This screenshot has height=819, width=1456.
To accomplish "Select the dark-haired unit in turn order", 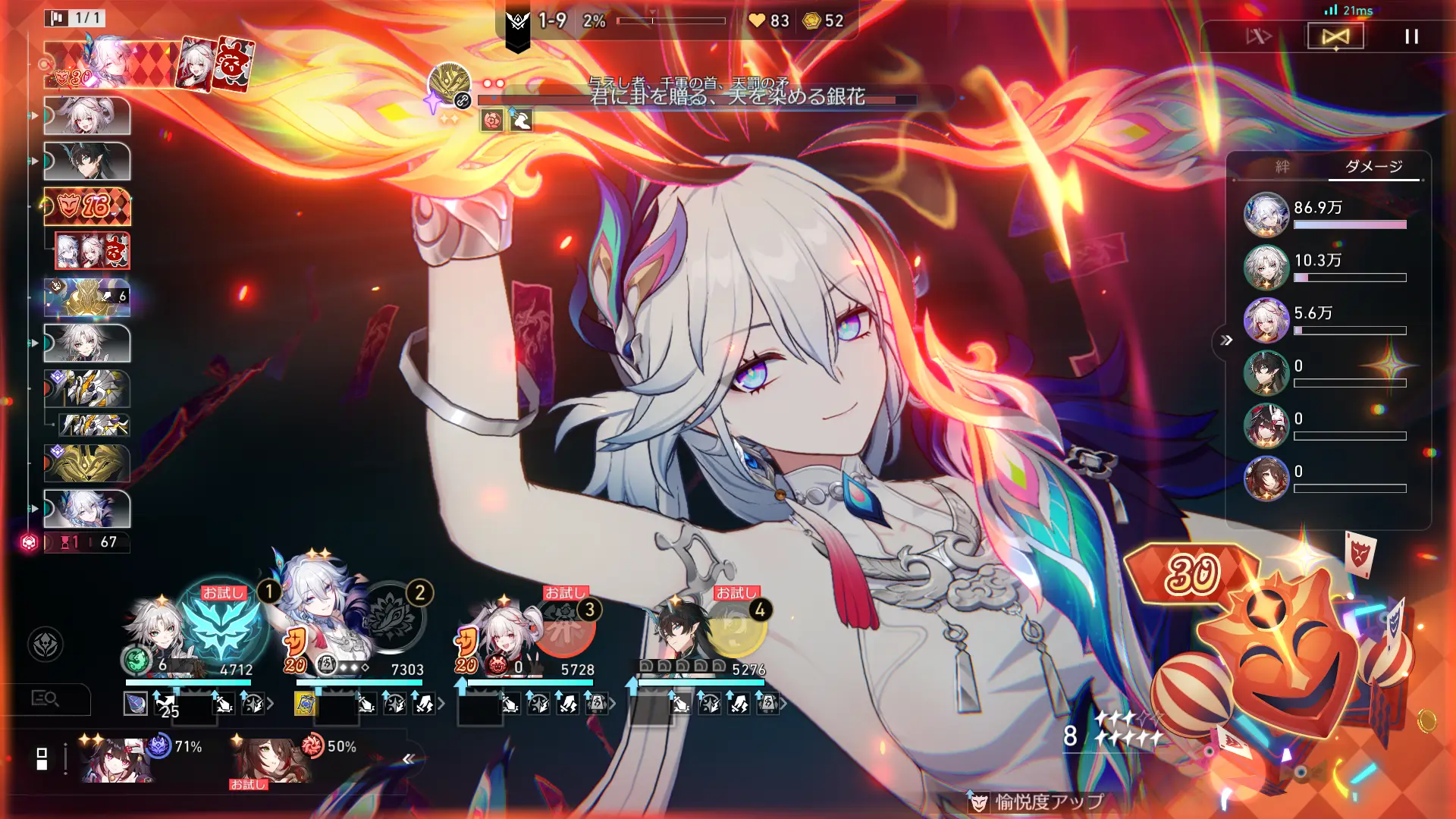I will [x=87, y=161].
